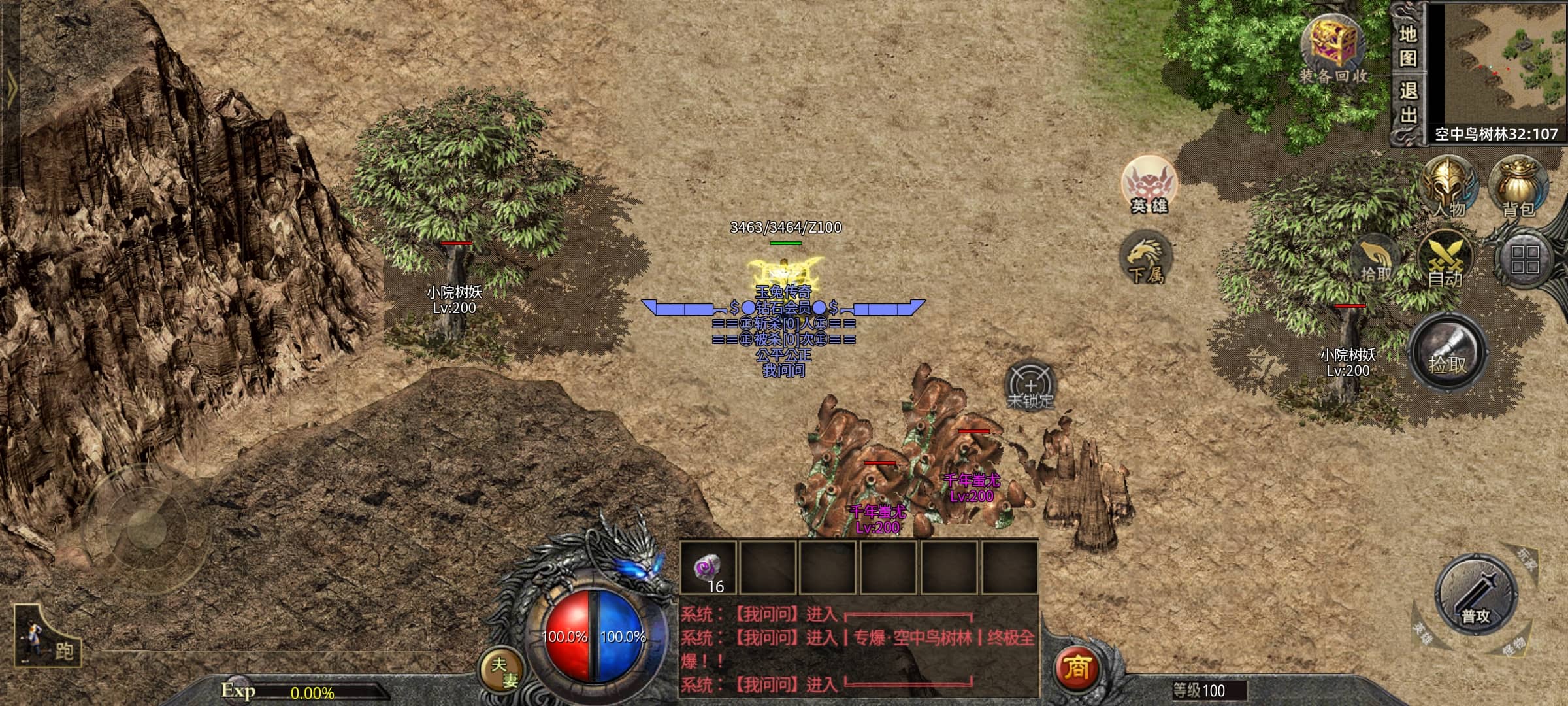Open the 地图 map button

click(x=1408, y=46)
